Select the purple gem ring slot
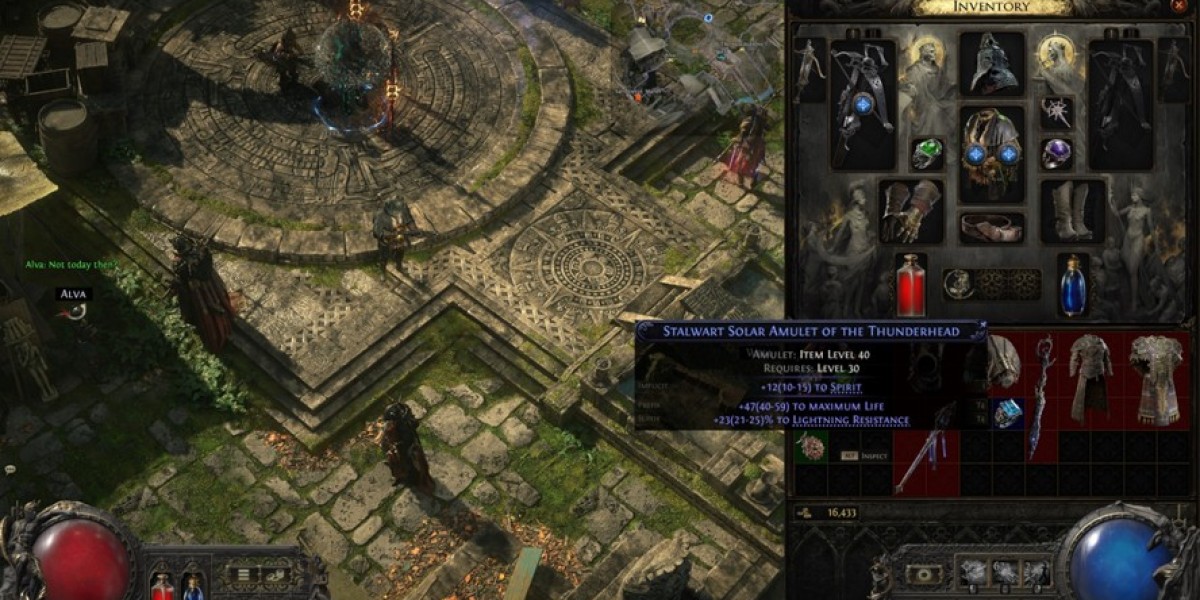This screenshot has height=600, width=1200. 1056,154
